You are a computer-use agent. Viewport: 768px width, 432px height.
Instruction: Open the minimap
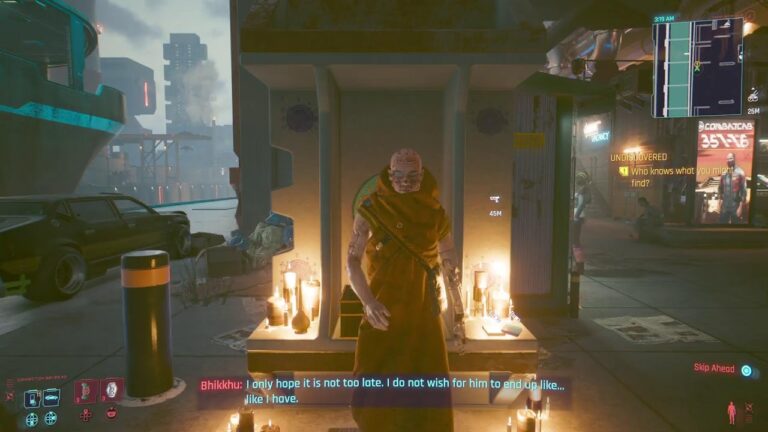coord(697,66)
